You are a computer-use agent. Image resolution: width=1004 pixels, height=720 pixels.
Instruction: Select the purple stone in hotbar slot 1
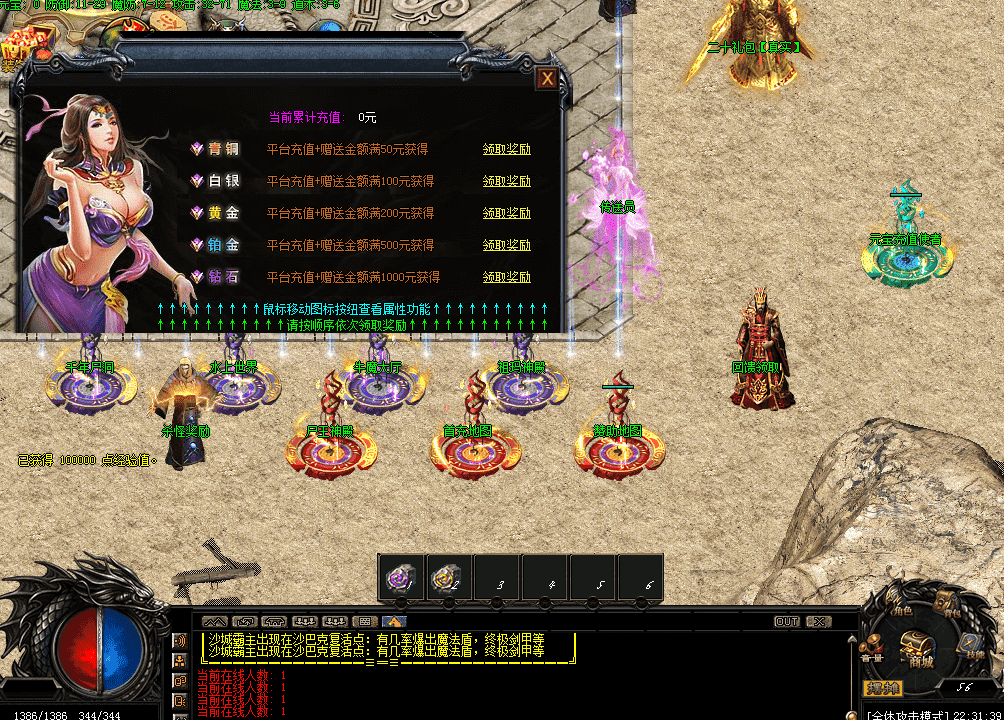pyautogui.click(x=401, y=577)
